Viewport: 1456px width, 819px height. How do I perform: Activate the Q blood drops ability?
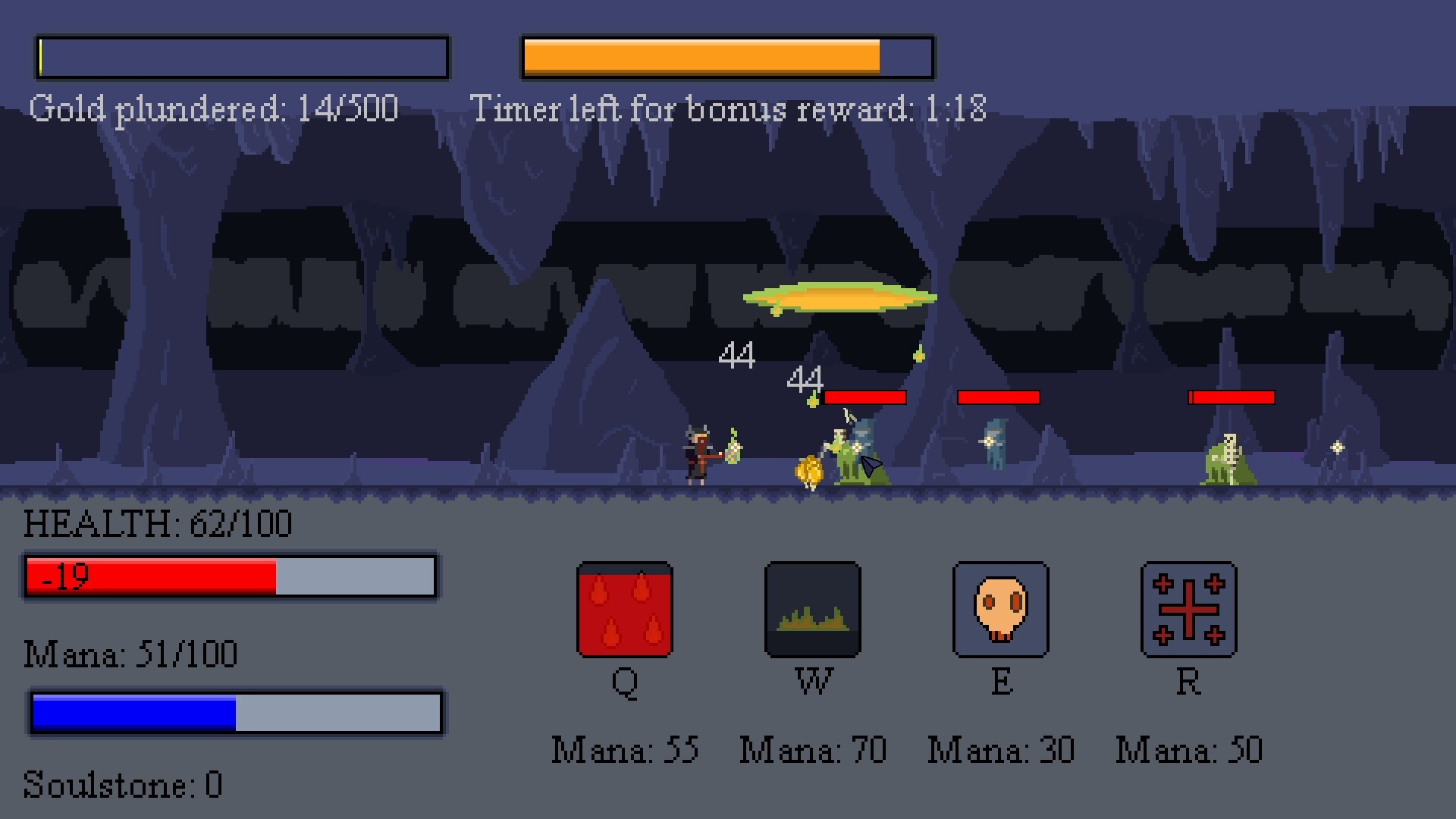pyautogui.click(x=625, y=610)
